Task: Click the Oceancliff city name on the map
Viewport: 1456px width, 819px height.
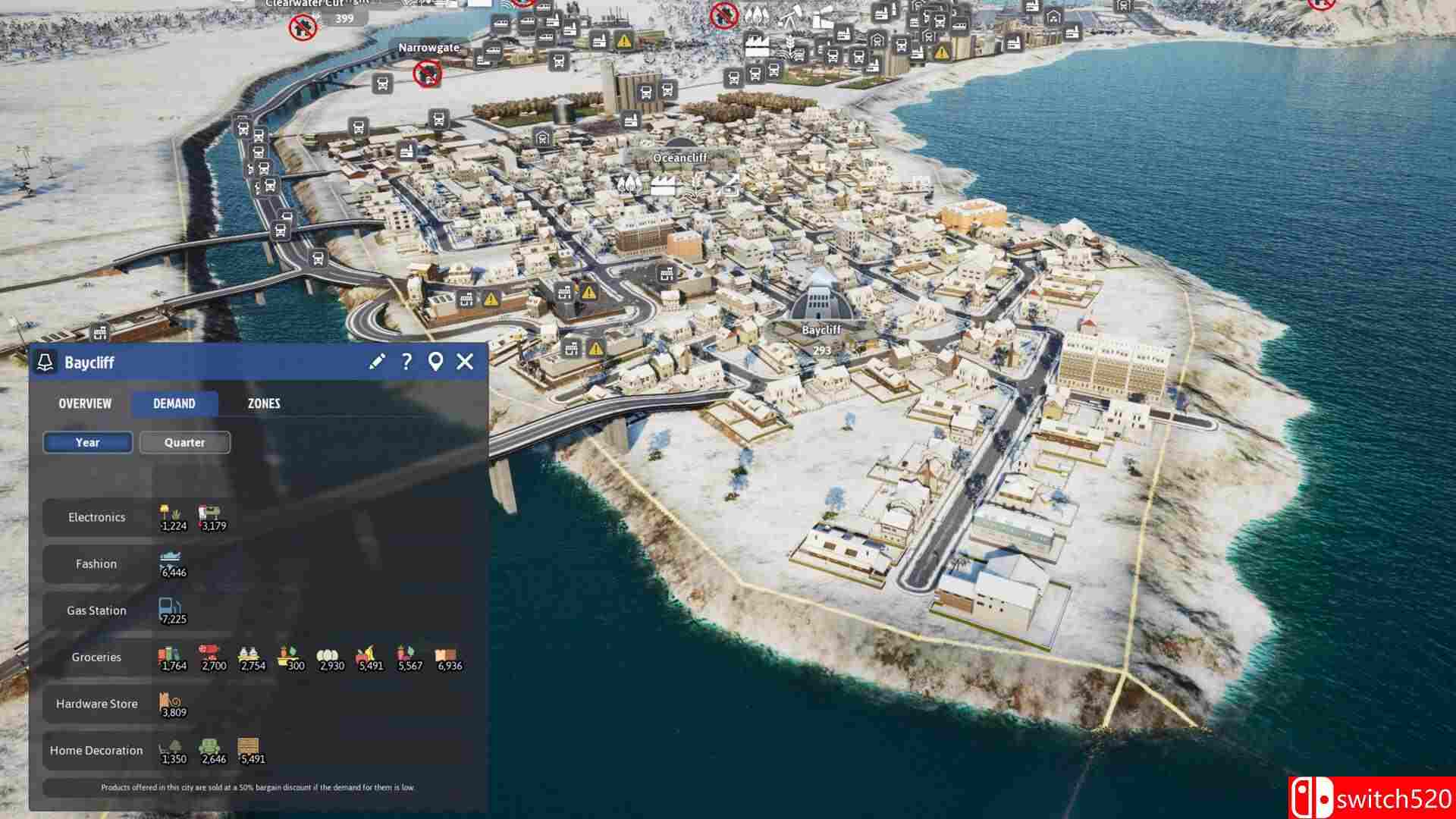Action: [680, 158]
